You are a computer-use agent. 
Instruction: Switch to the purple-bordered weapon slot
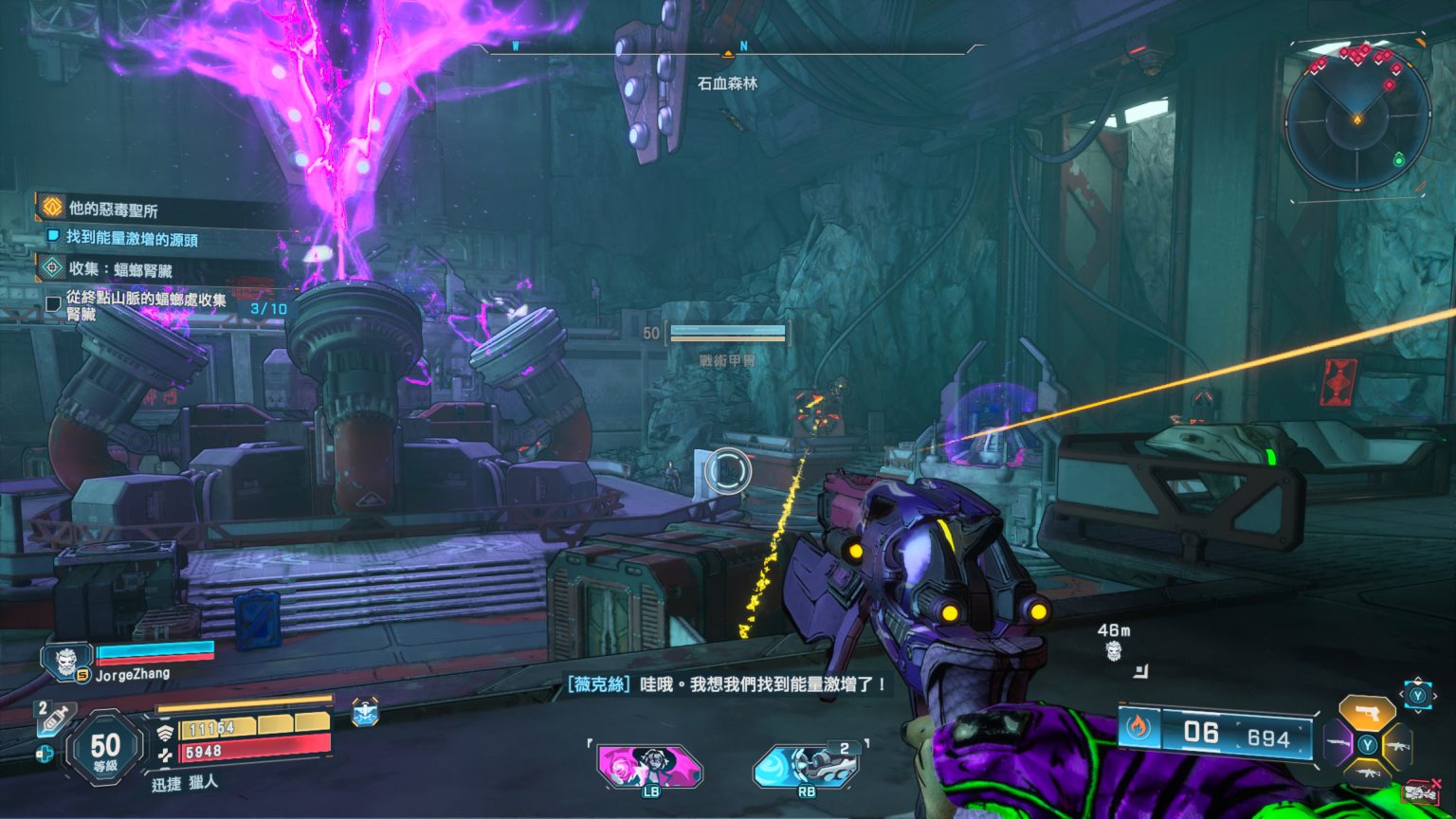(1338, 743)
